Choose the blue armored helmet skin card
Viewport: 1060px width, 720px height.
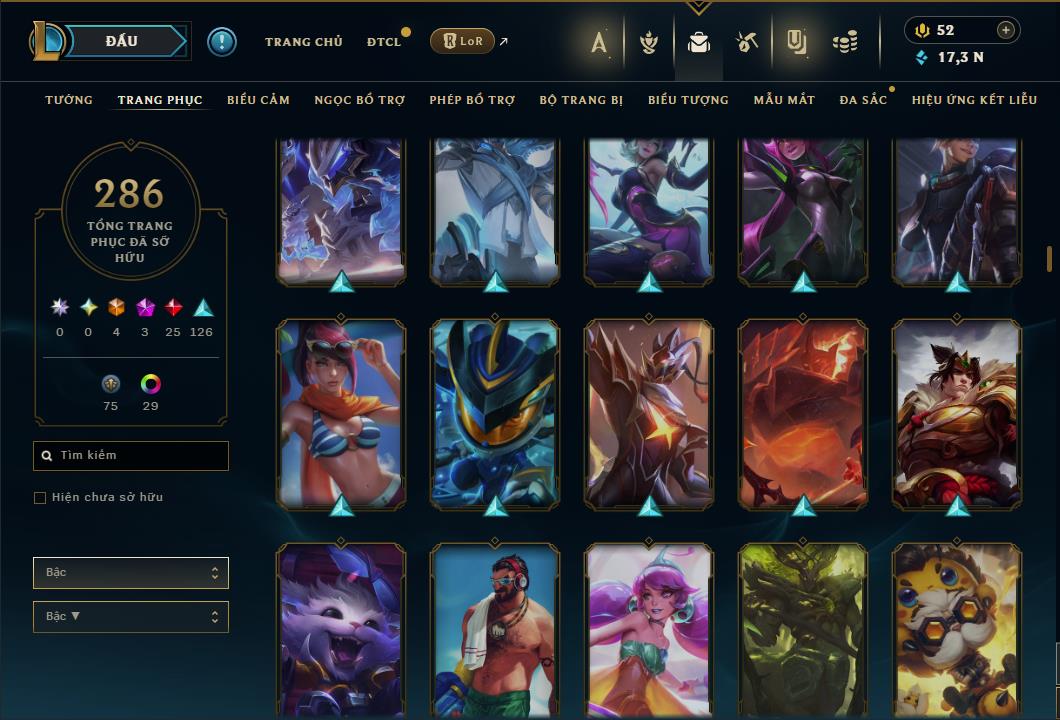pyautogui.click(x=495, y=414)
